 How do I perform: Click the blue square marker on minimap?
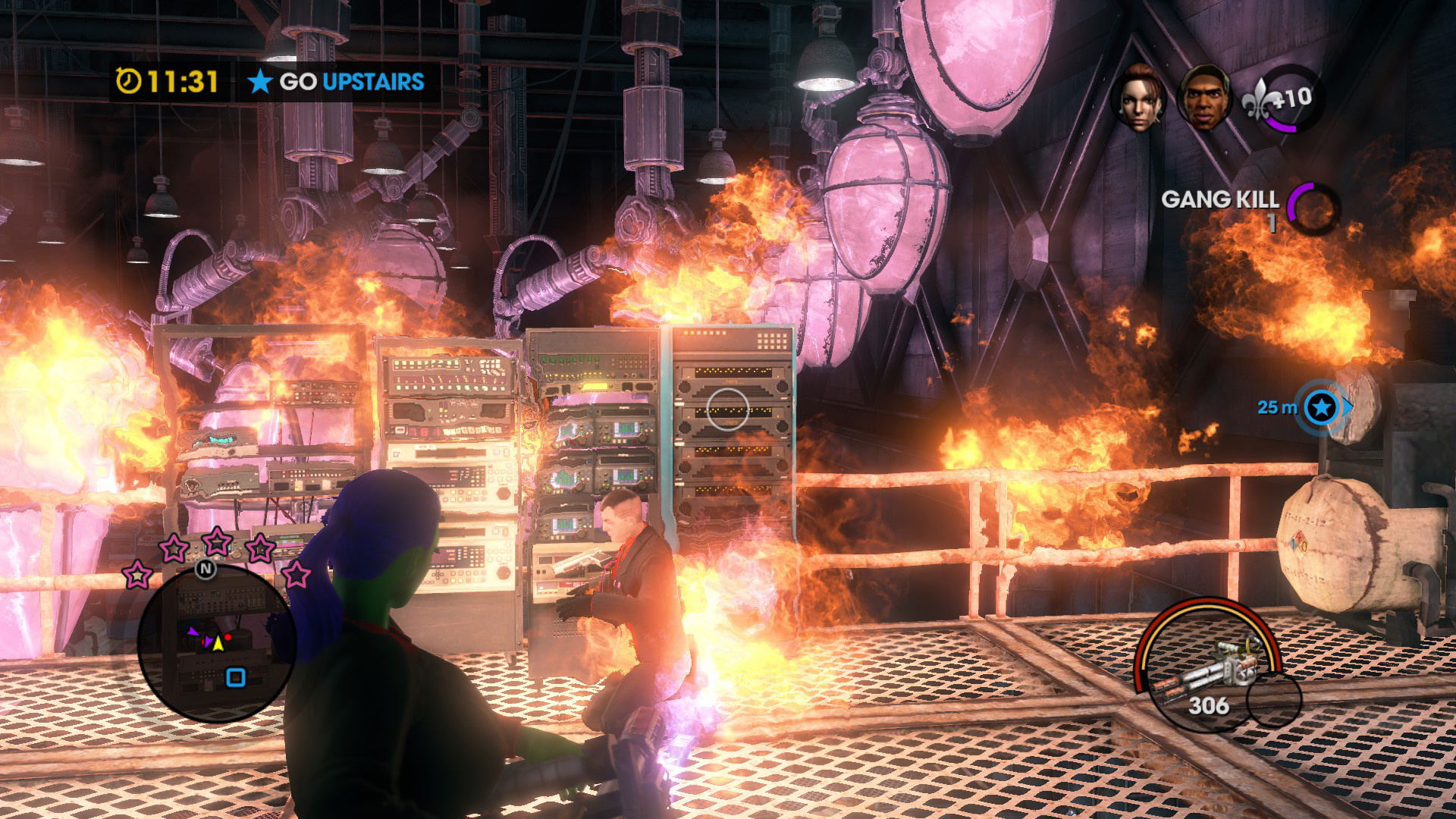[x=236, y=677]
